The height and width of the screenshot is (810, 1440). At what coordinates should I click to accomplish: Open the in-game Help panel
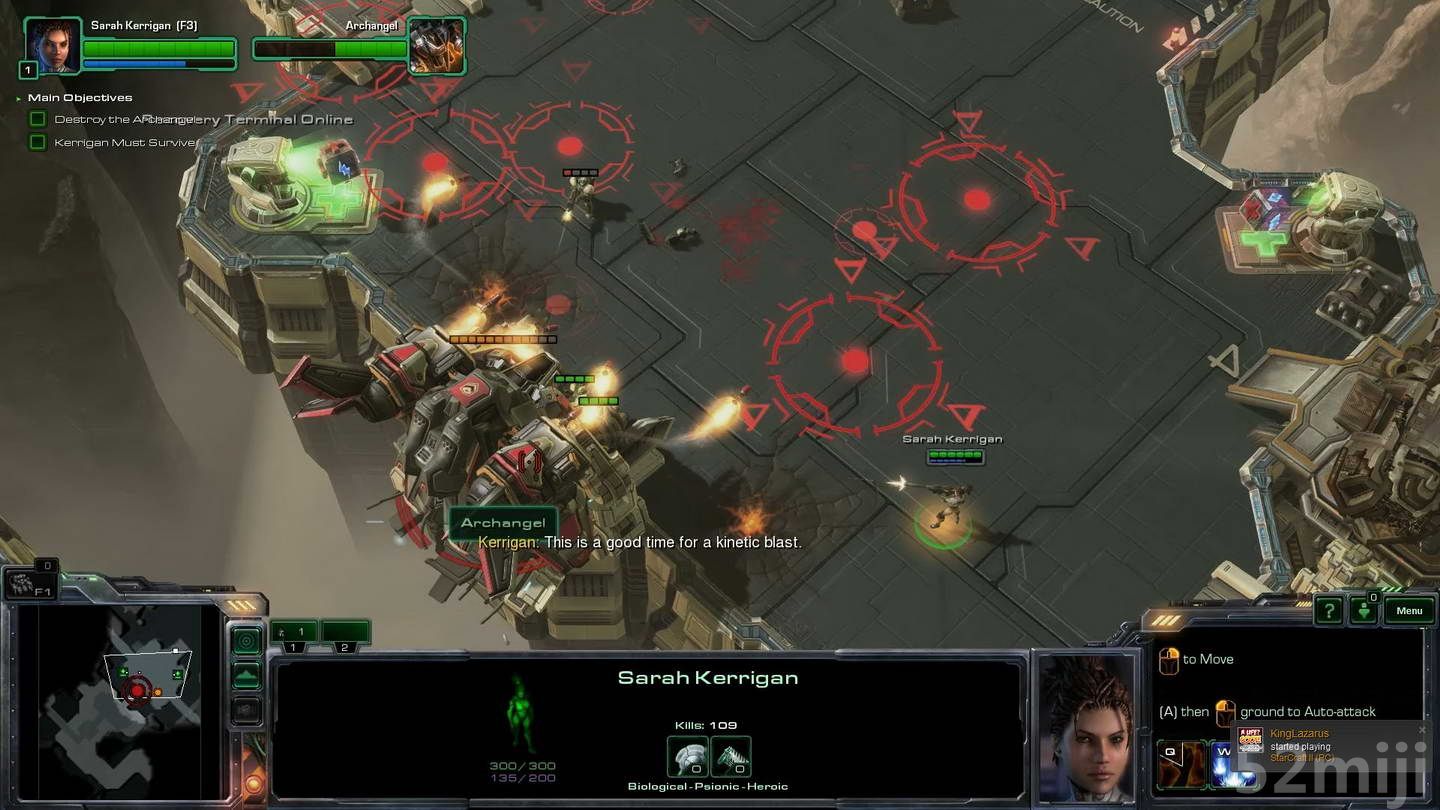(1328, 610)
